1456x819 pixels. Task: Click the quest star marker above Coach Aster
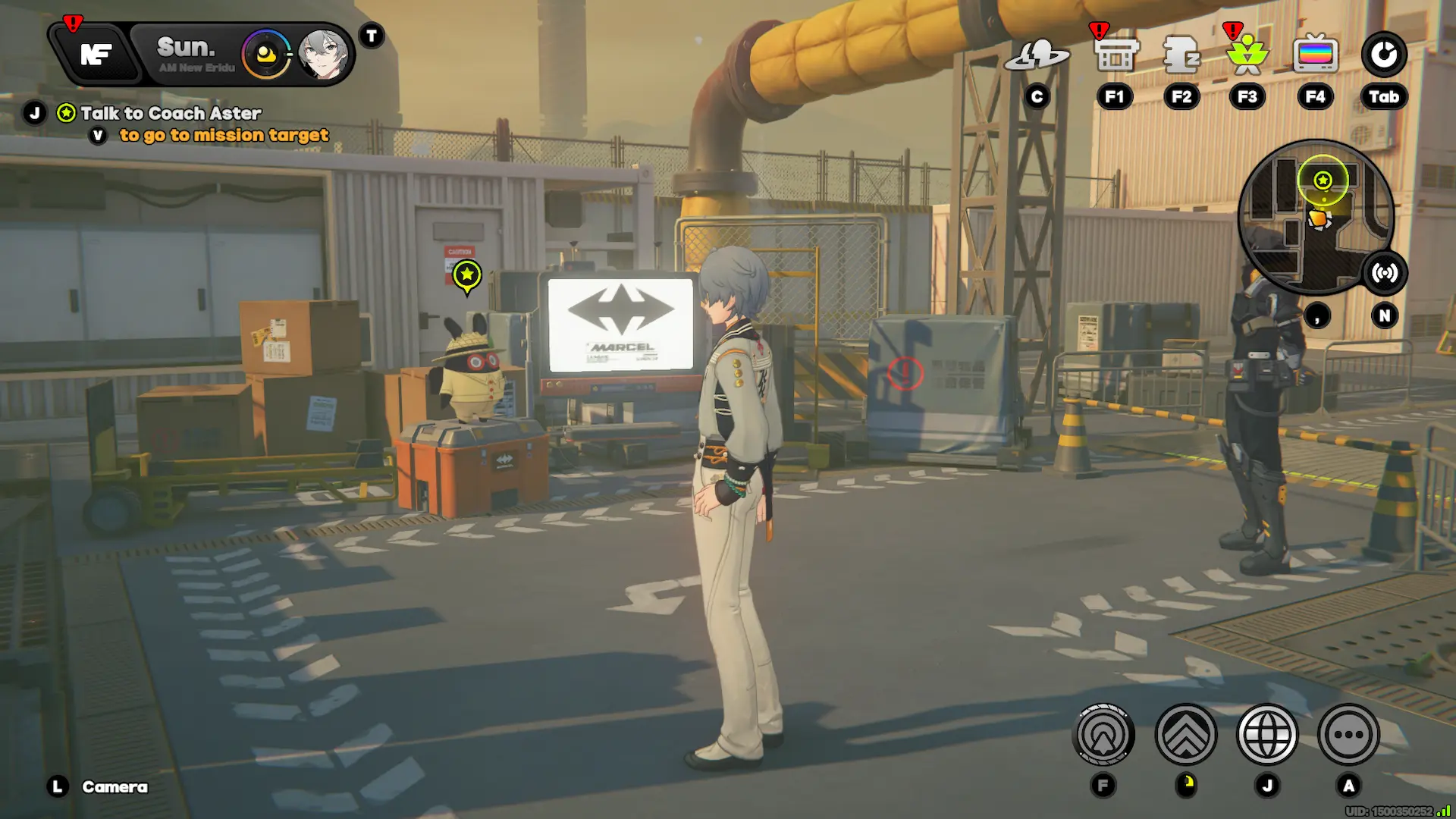point(467,275)
